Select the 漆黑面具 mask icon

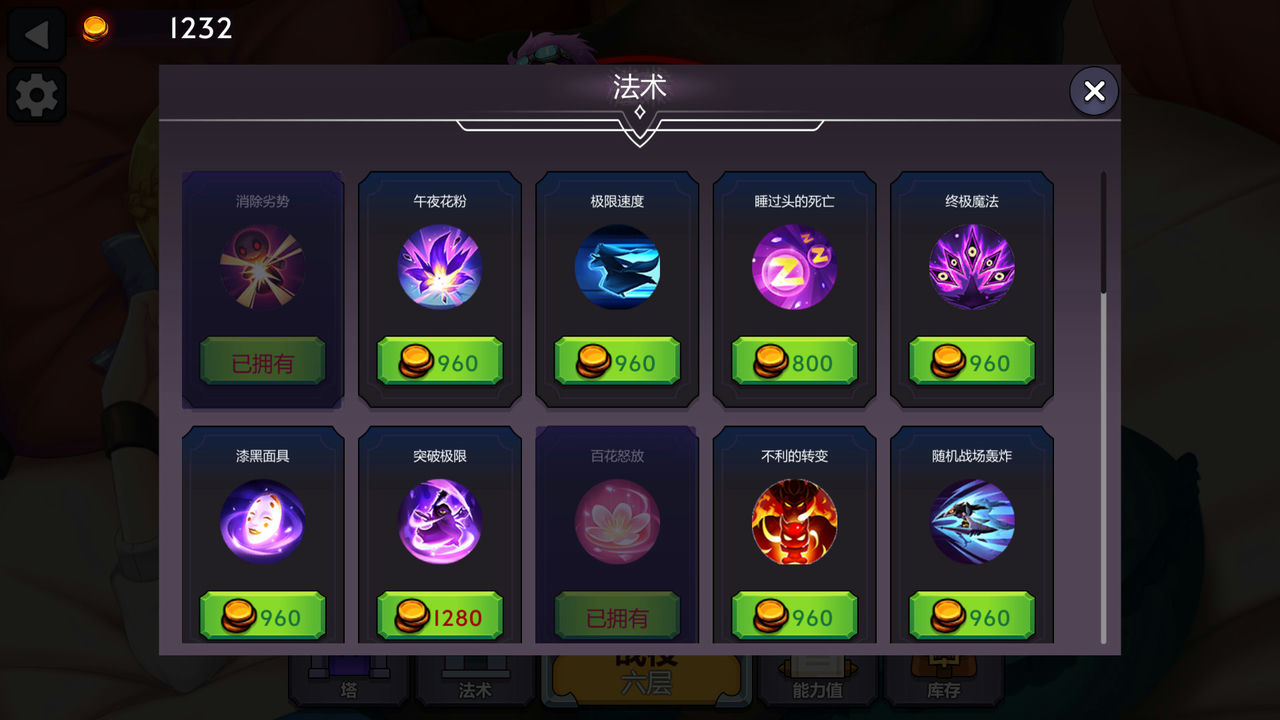262,521
